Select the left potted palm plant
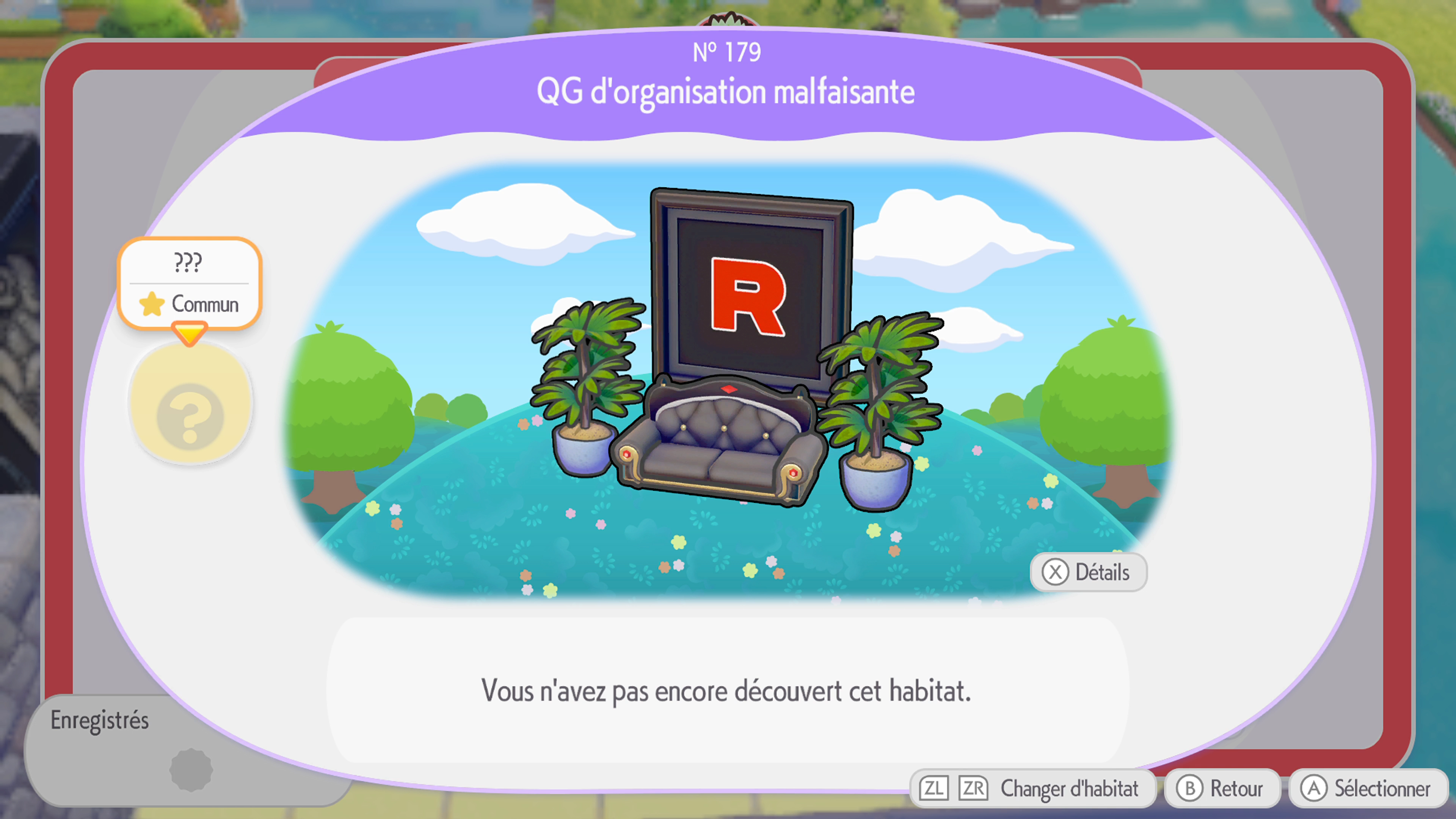The width and height of the screenshot is (1456, 819). click(x=582, y=395)
